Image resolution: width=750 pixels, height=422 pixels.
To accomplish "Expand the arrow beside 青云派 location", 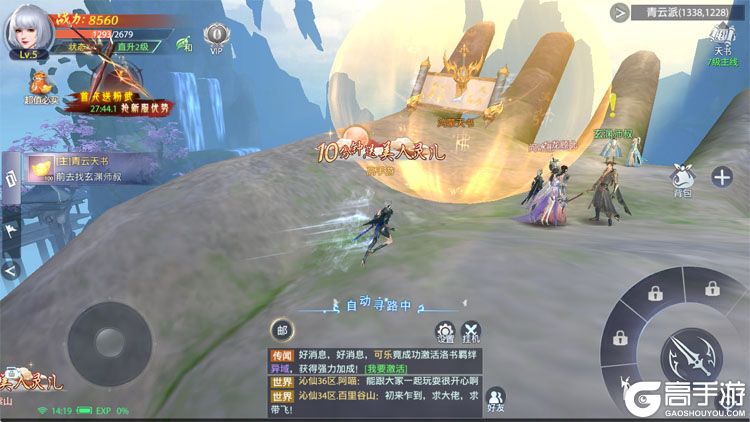I will 620,13.
